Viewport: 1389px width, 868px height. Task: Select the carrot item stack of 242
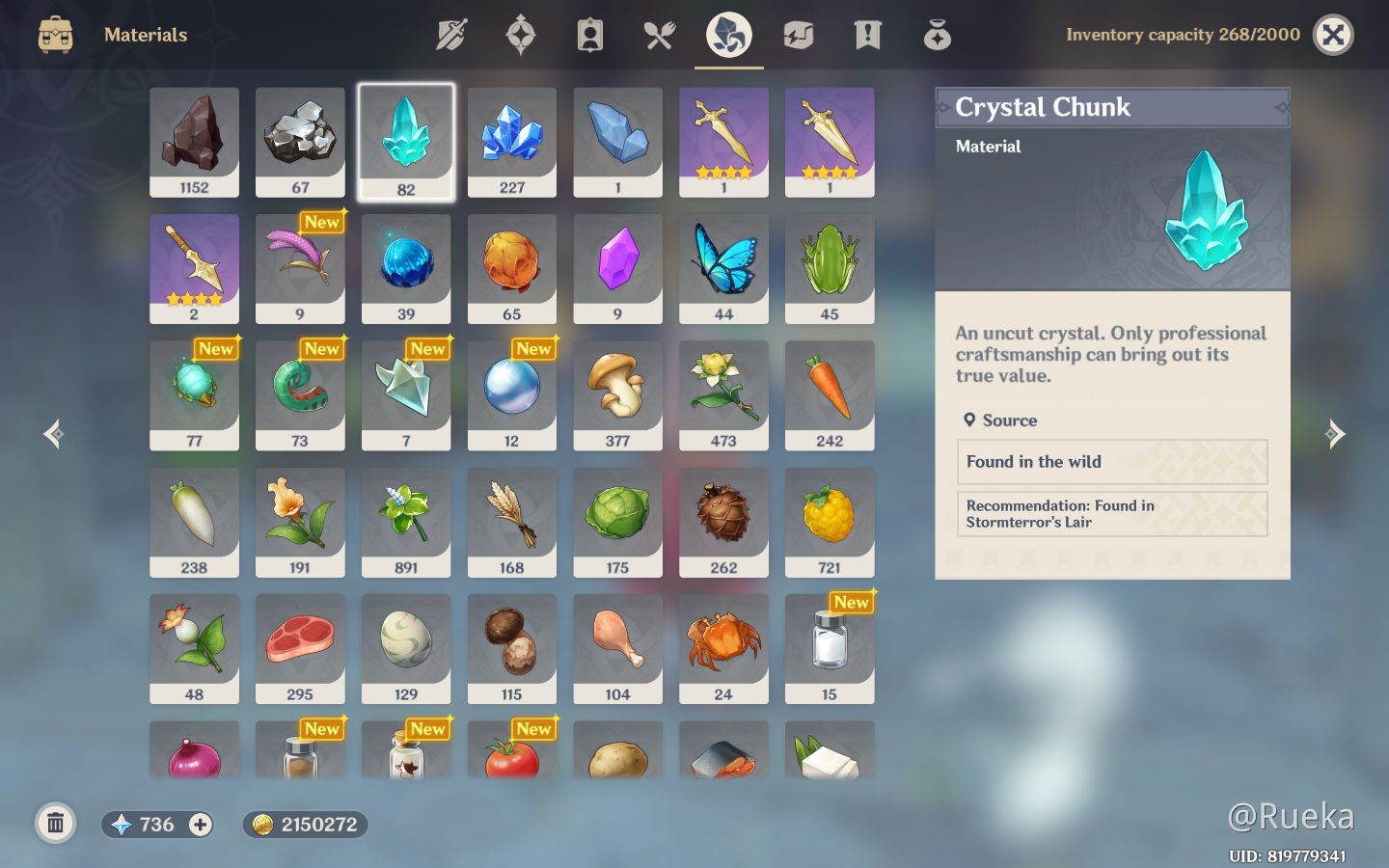(x=830, y=395)
